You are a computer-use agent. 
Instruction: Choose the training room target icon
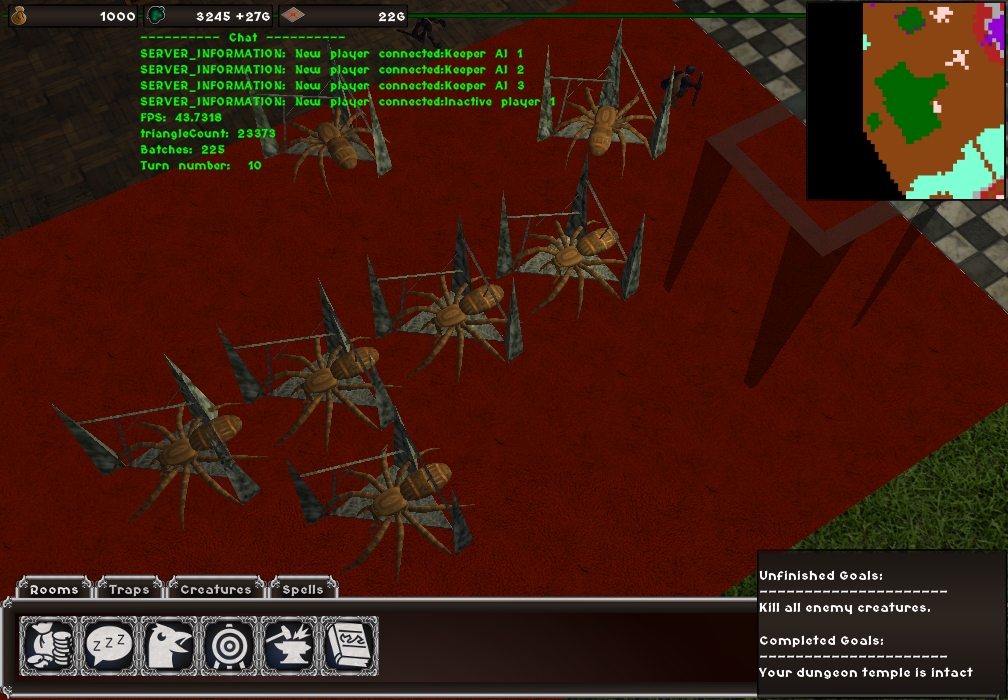(230, 645)
